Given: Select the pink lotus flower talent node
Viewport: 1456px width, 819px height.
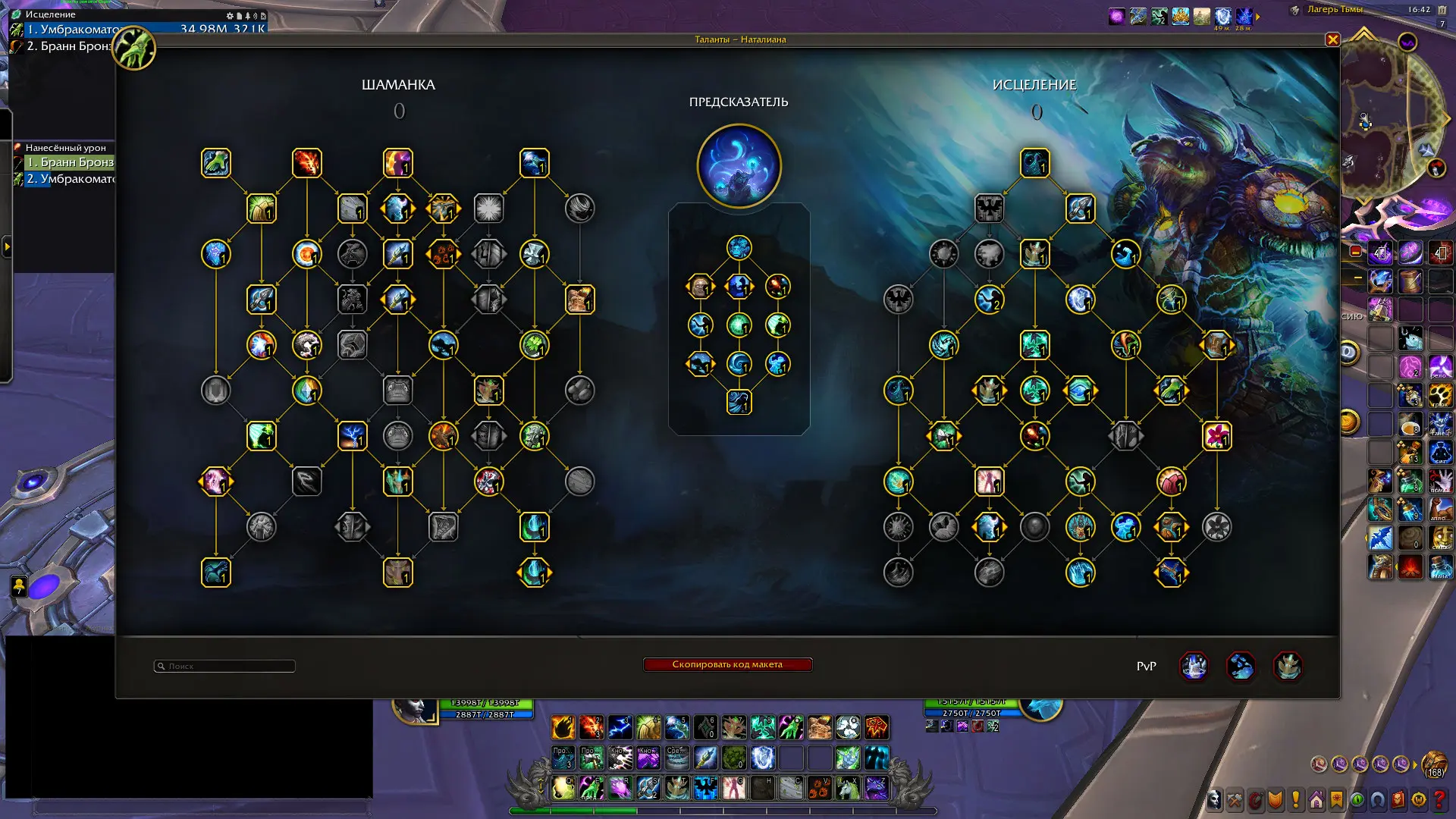Looking at the screenshot, I should point(1216,436).
